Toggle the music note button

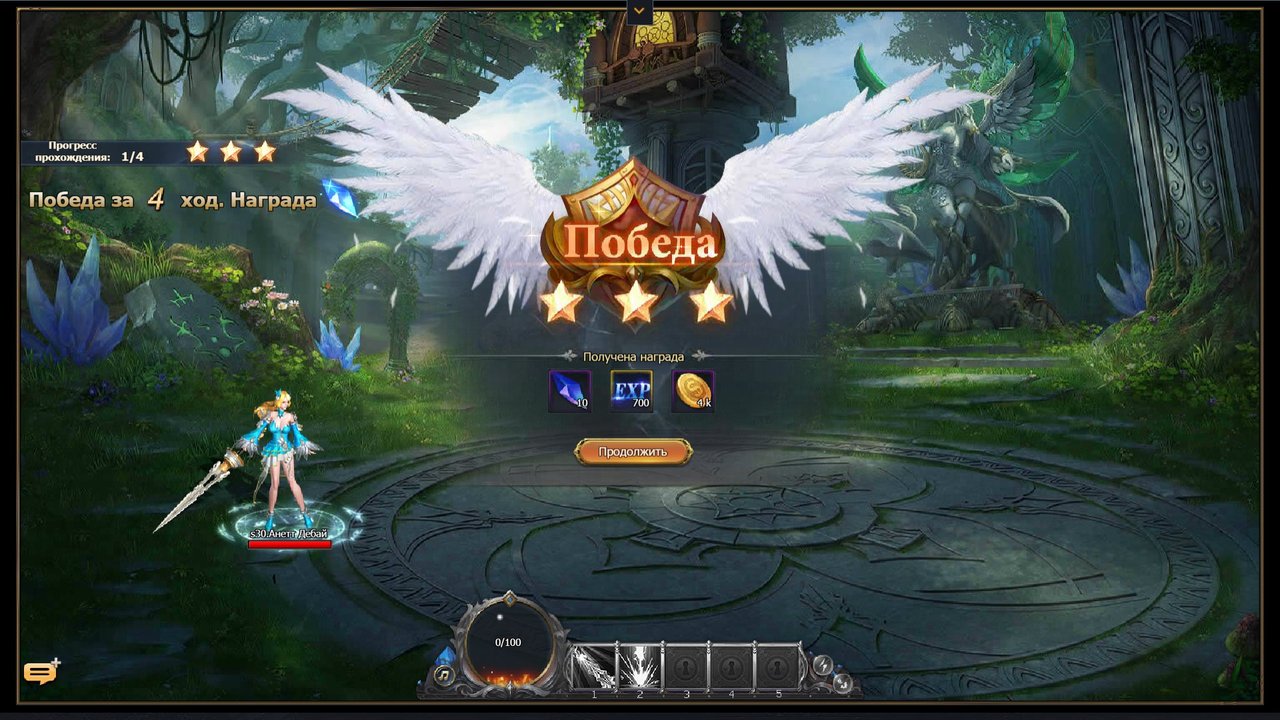pyautogui.click(x=445, y=675)
